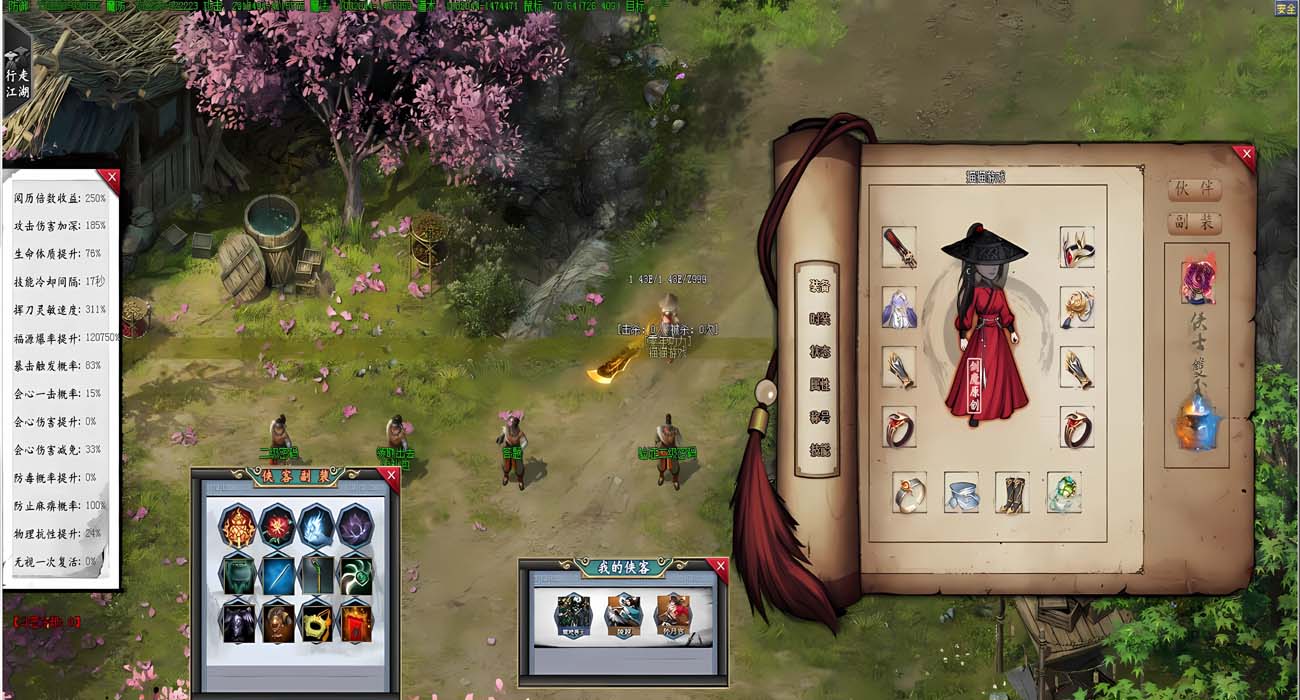Select the golden flame emblem icon
Viewport: 1300px width, 700px height.
tap(239, 526)
